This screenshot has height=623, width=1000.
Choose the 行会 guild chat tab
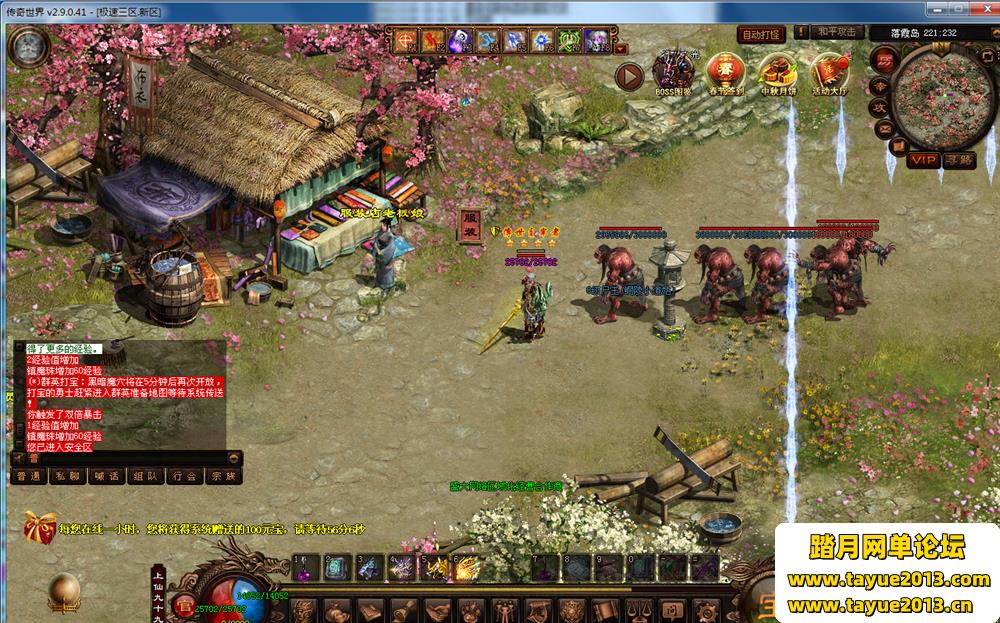pyautogui.click(x=184, y=476)
